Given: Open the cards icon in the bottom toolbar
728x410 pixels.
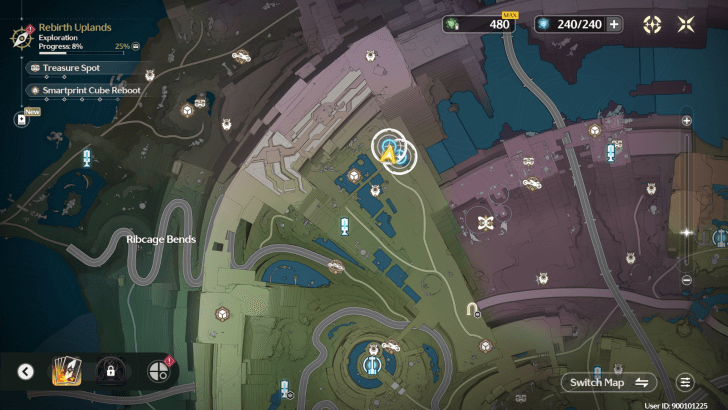Looking at the screenshot, I should pos(65,372).
